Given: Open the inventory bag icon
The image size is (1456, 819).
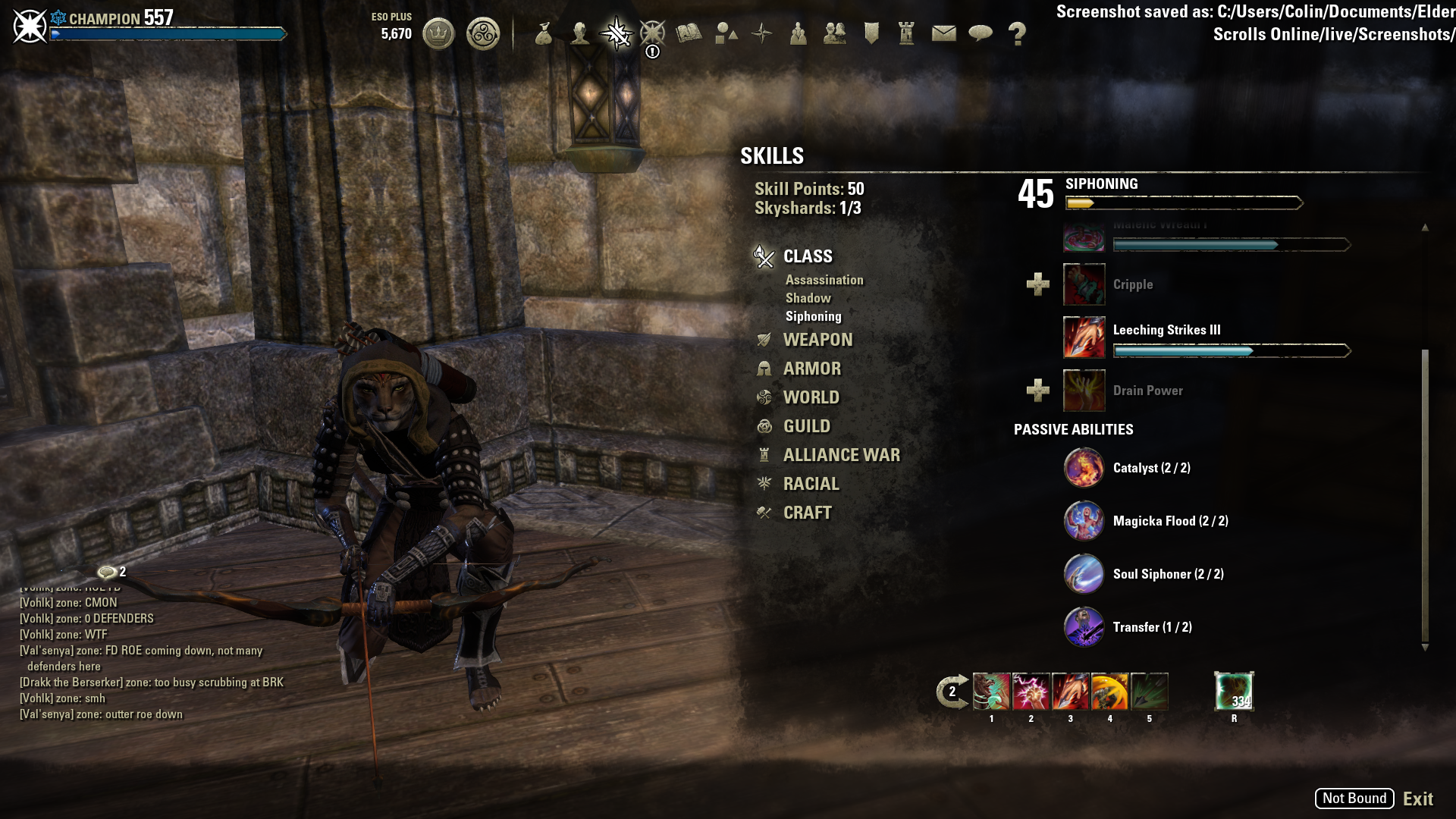Looking at the screenshot, I should (x=544, y=33).
